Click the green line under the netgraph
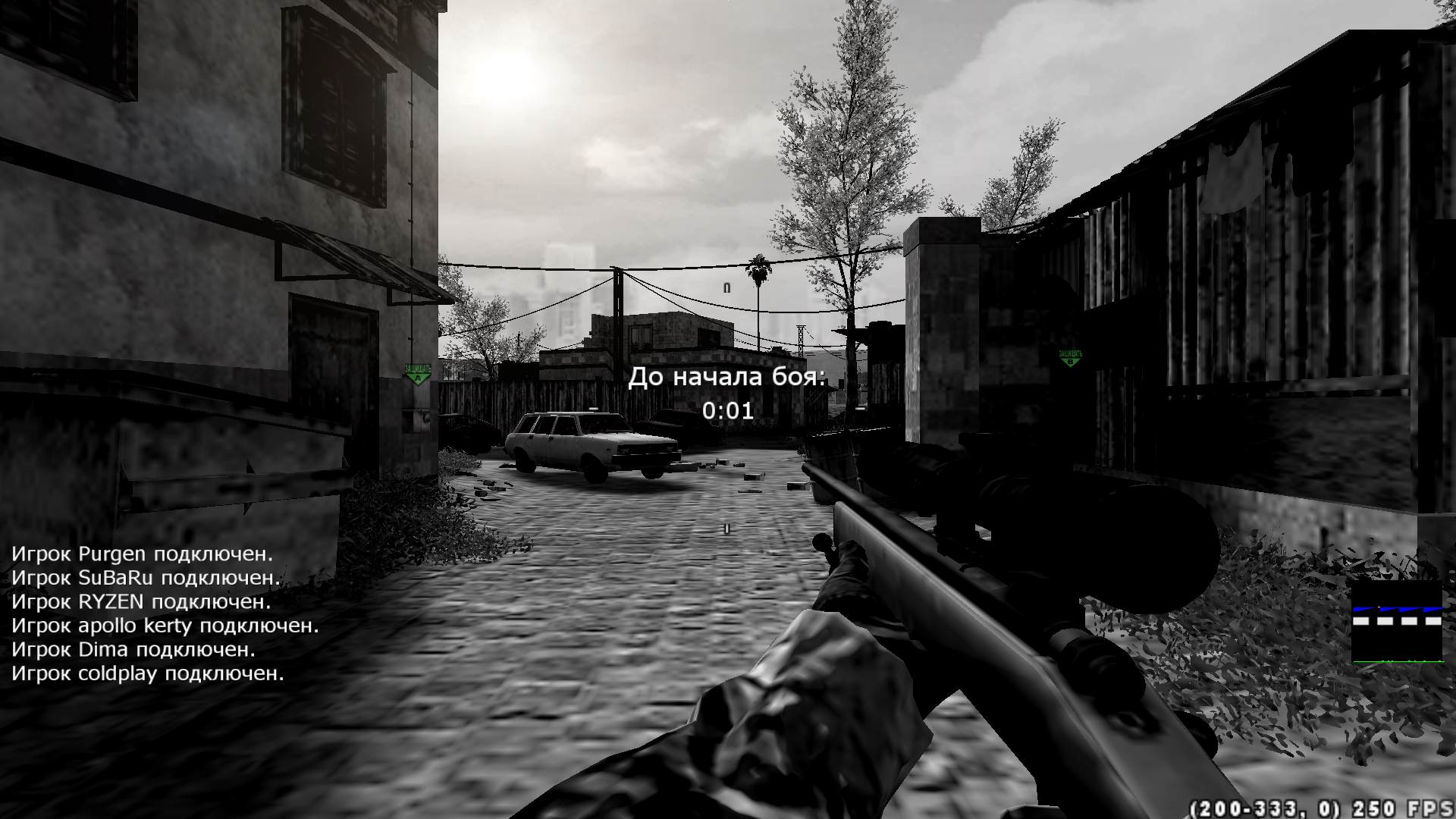 (1399, 661)
